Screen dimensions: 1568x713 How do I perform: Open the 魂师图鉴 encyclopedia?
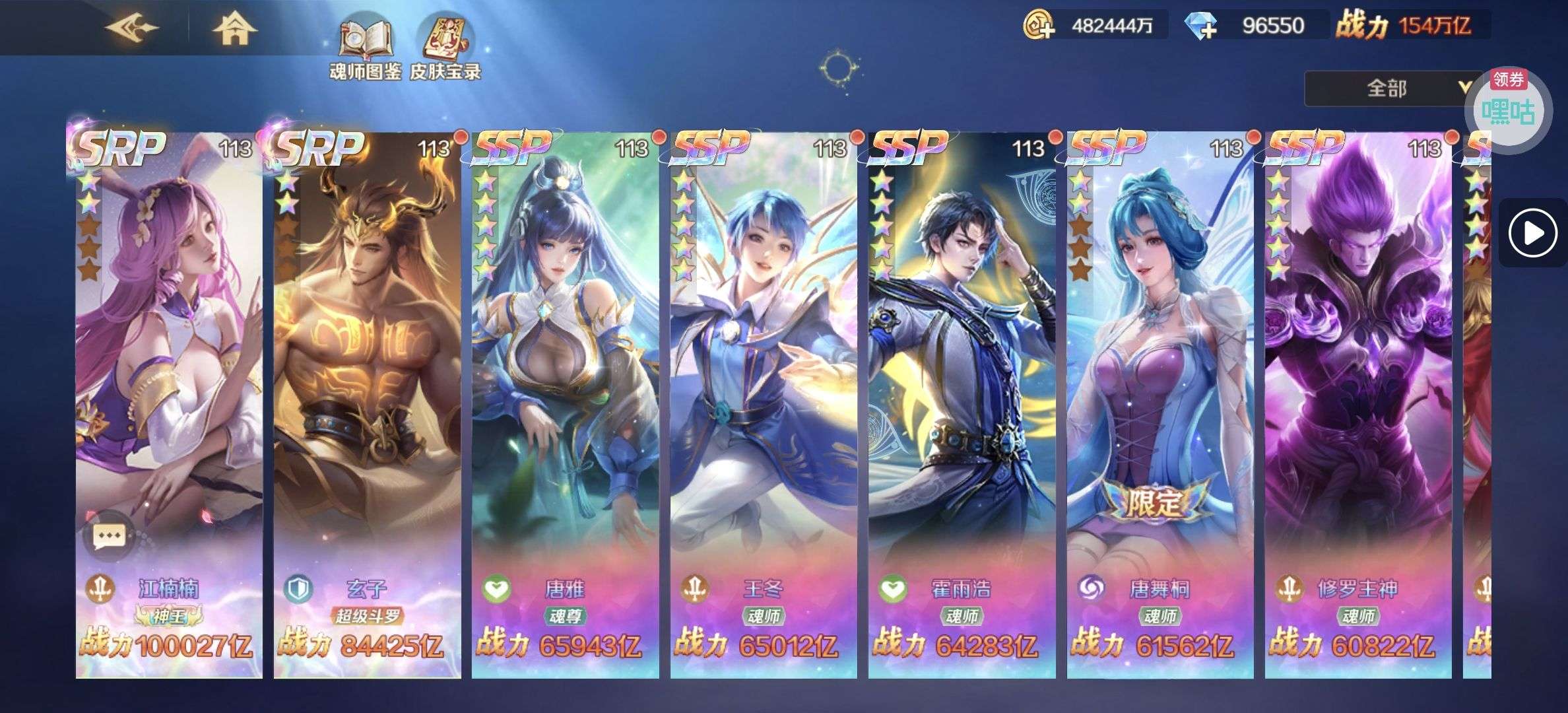[365, 50]
